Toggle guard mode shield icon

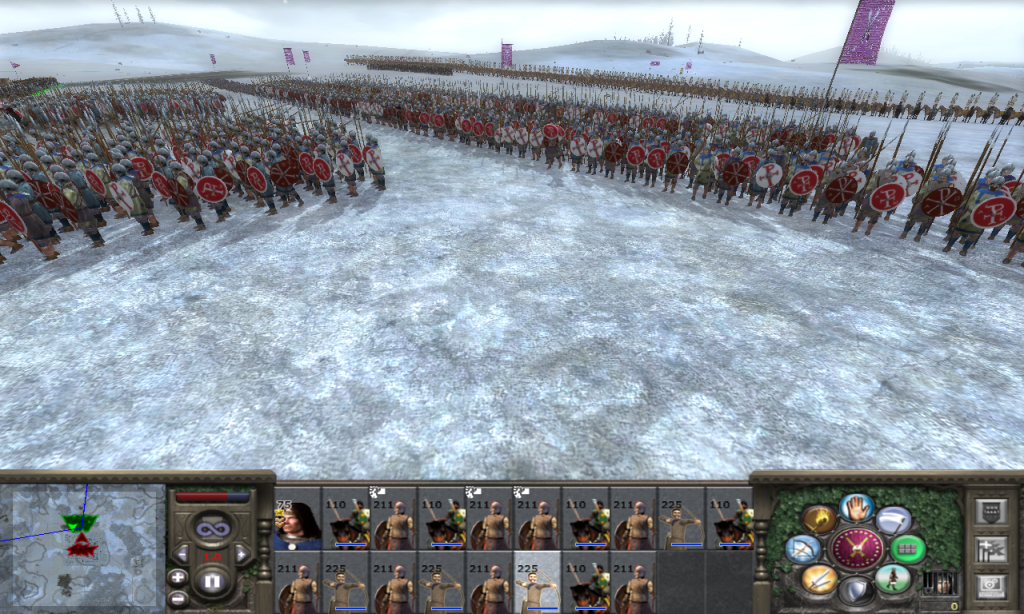pos(857,590)
